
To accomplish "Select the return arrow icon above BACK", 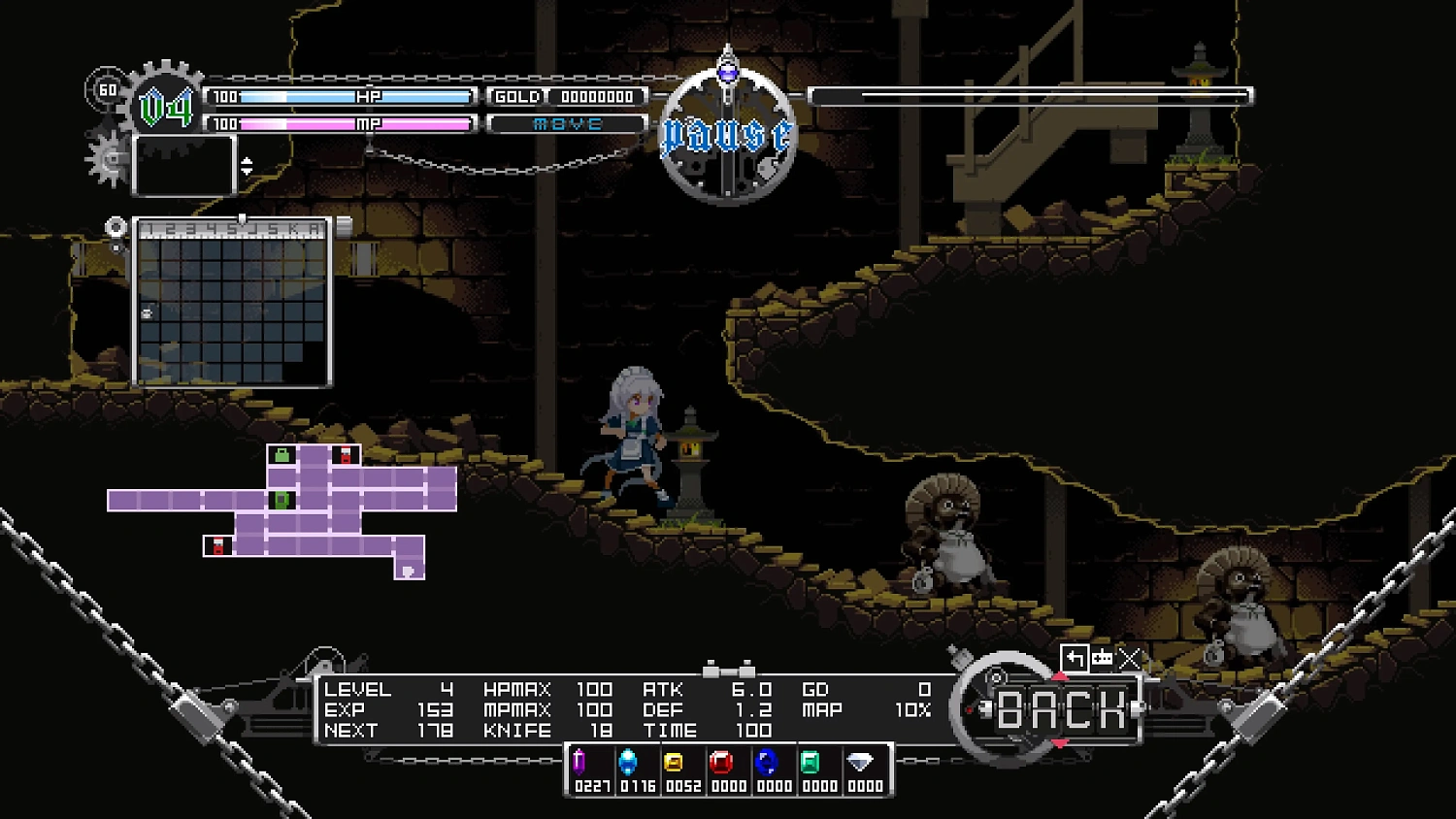I will [x=1075, y=657].
